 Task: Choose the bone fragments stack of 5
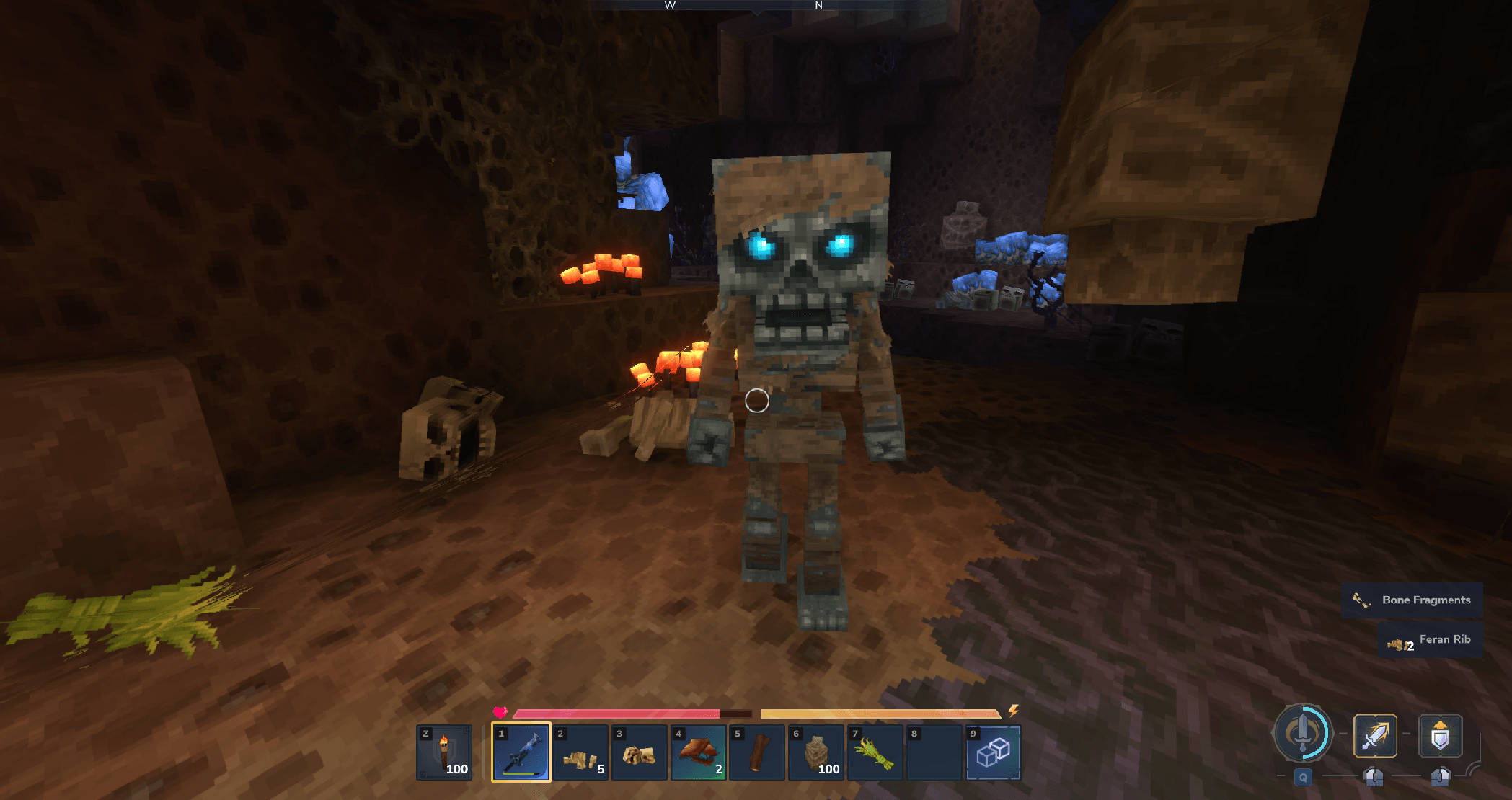tap(580, 752)
